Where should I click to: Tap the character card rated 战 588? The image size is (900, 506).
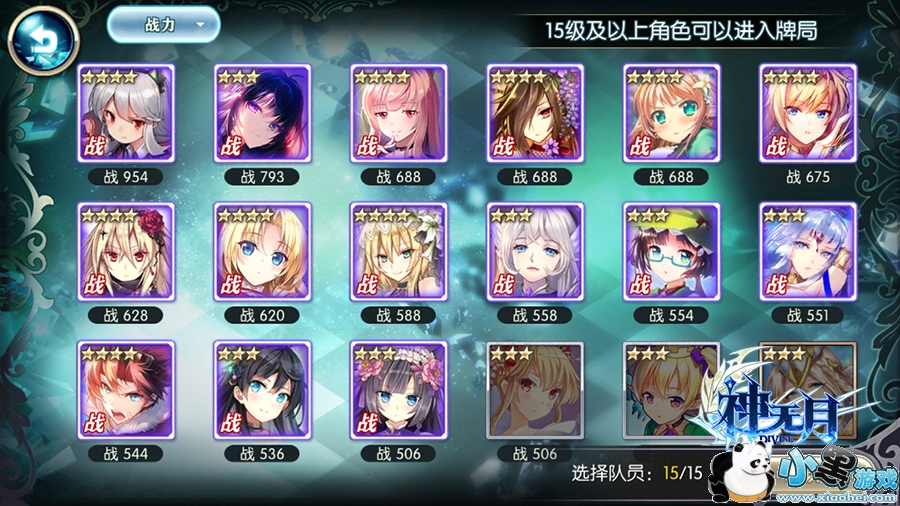coord(398,251)
